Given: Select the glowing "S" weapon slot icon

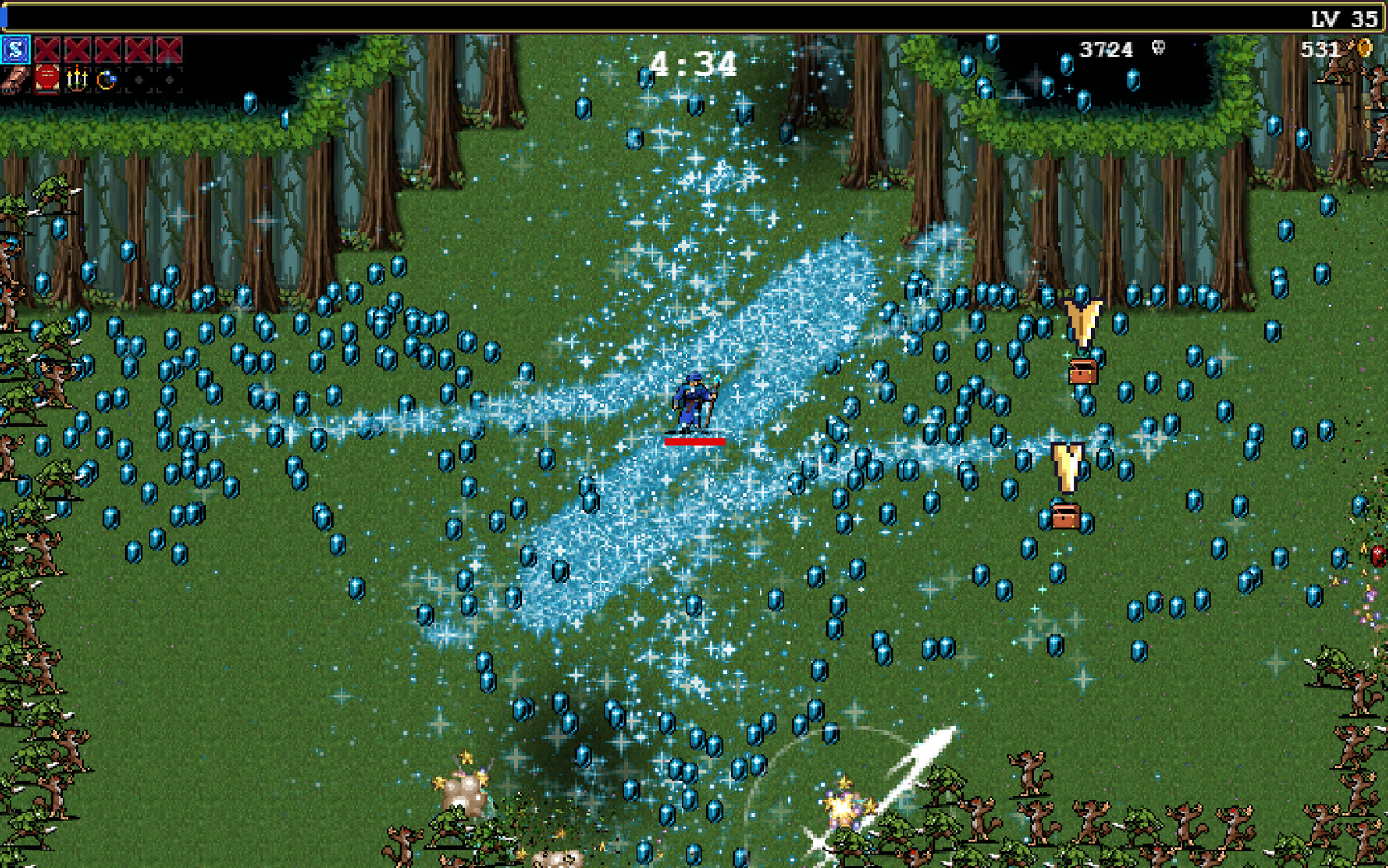Looking at the screenshot, I should pyautogui.click(x=14, y=49).
